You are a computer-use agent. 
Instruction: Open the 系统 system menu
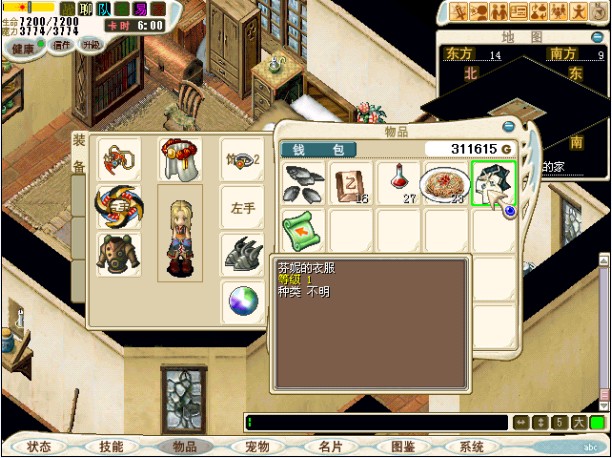coord(471,447)
